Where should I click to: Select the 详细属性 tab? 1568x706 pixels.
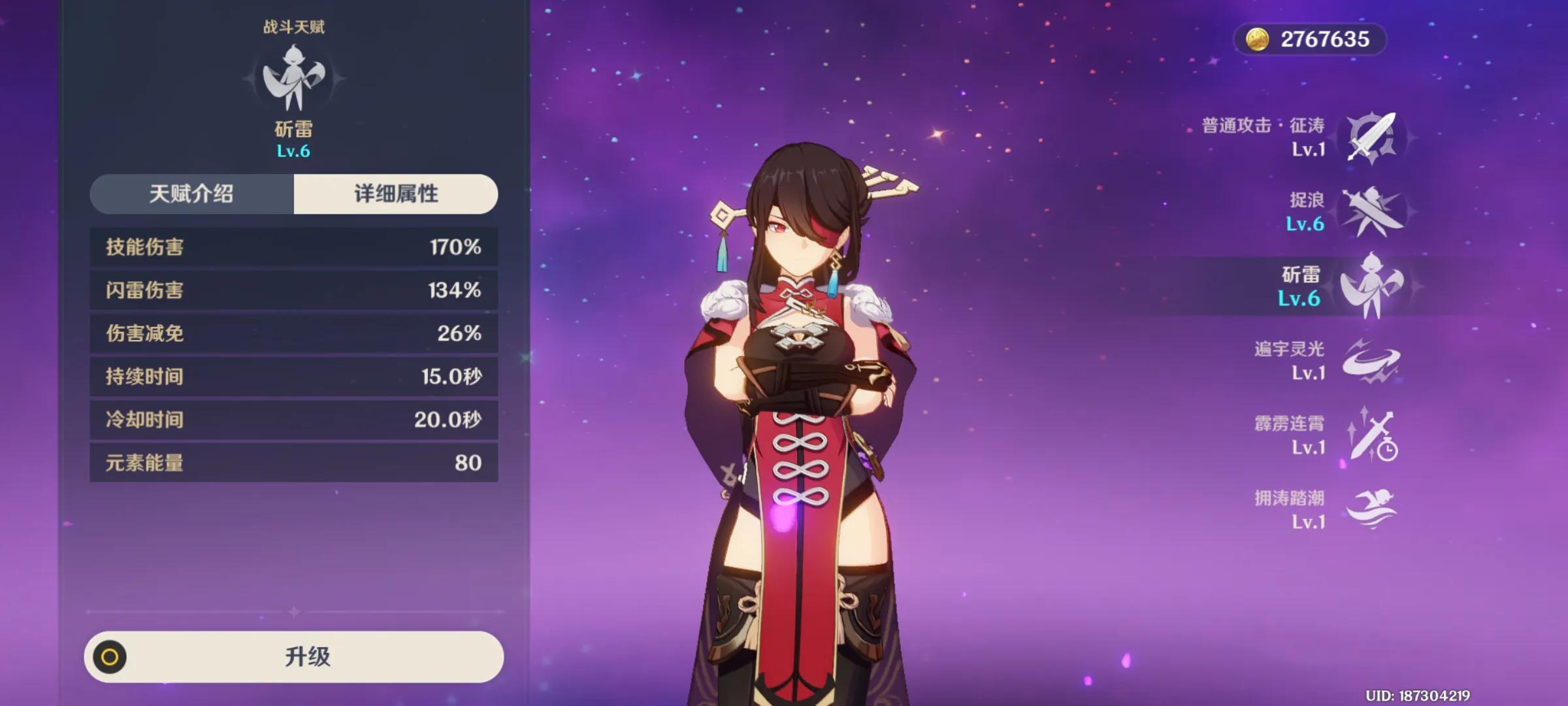396,194
